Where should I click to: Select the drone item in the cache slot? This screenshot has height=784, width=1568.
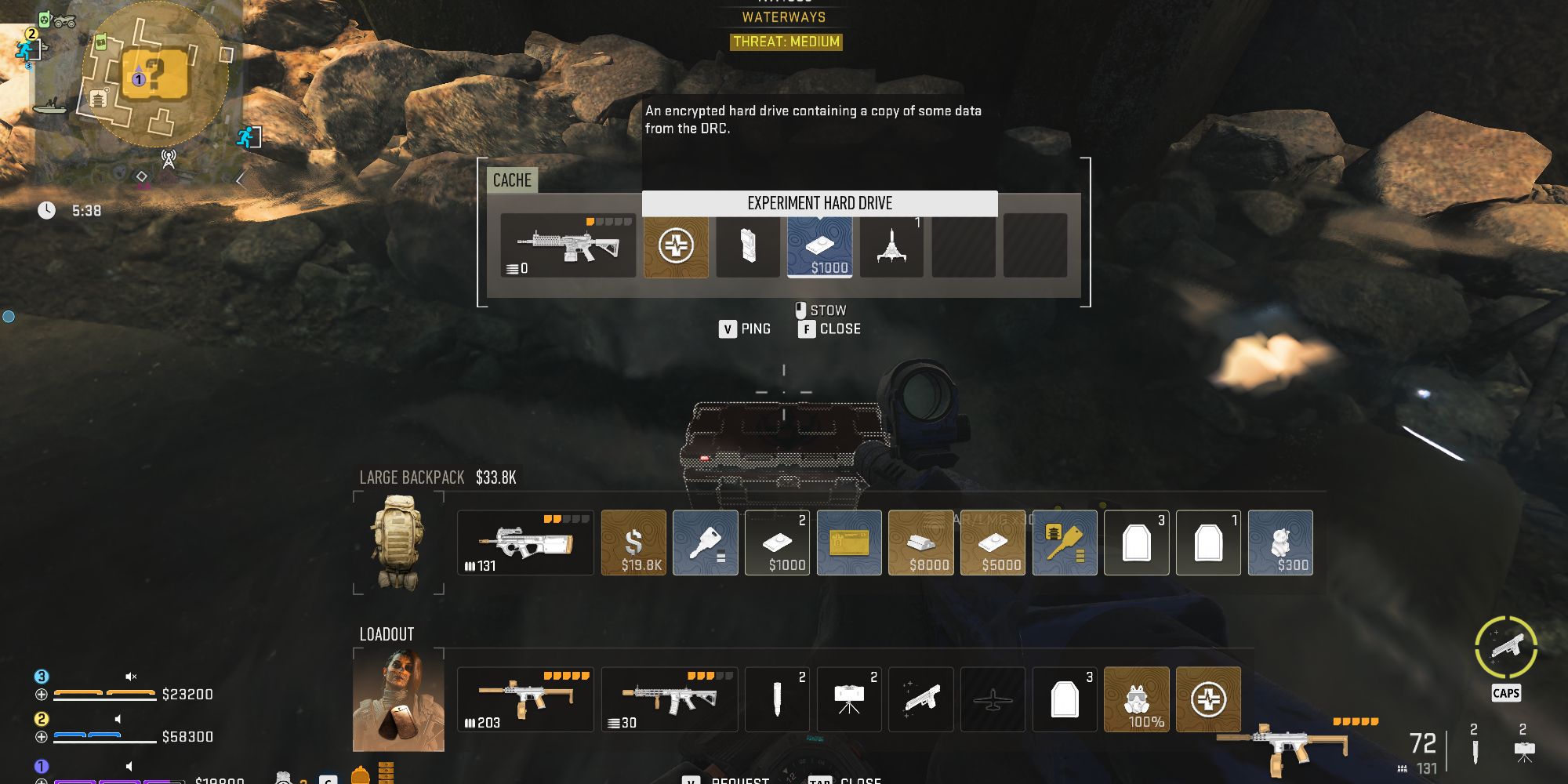892,246
